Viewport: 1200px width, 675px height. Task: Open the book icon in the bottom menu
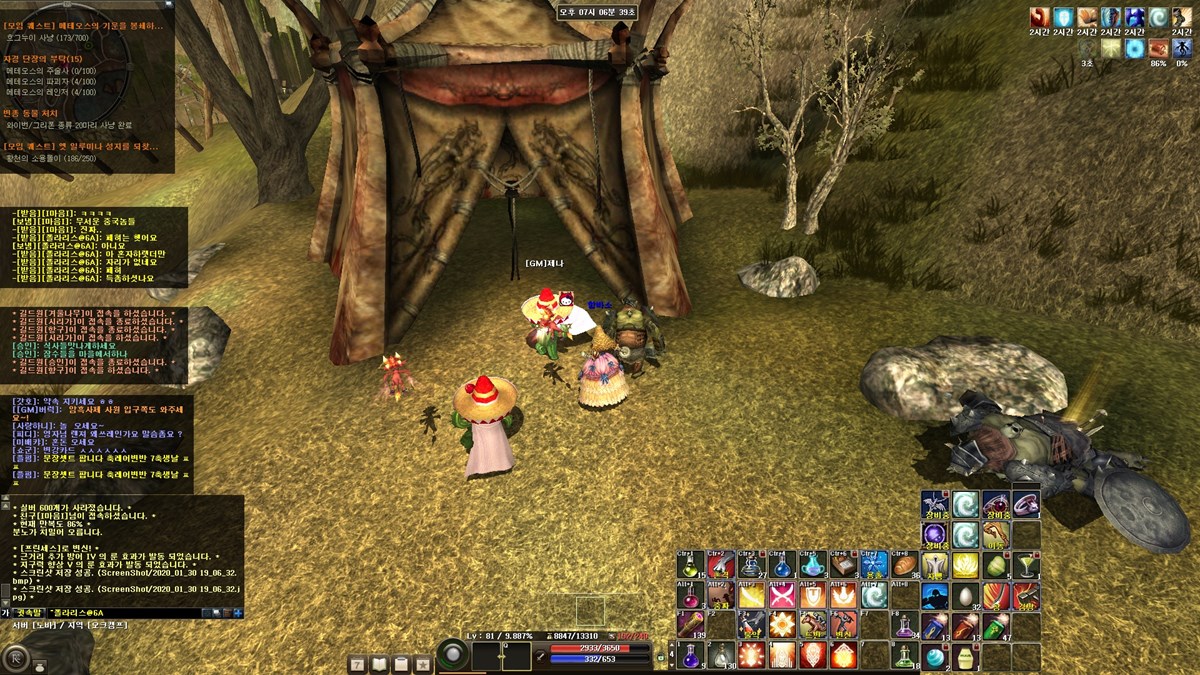(379, 664)
